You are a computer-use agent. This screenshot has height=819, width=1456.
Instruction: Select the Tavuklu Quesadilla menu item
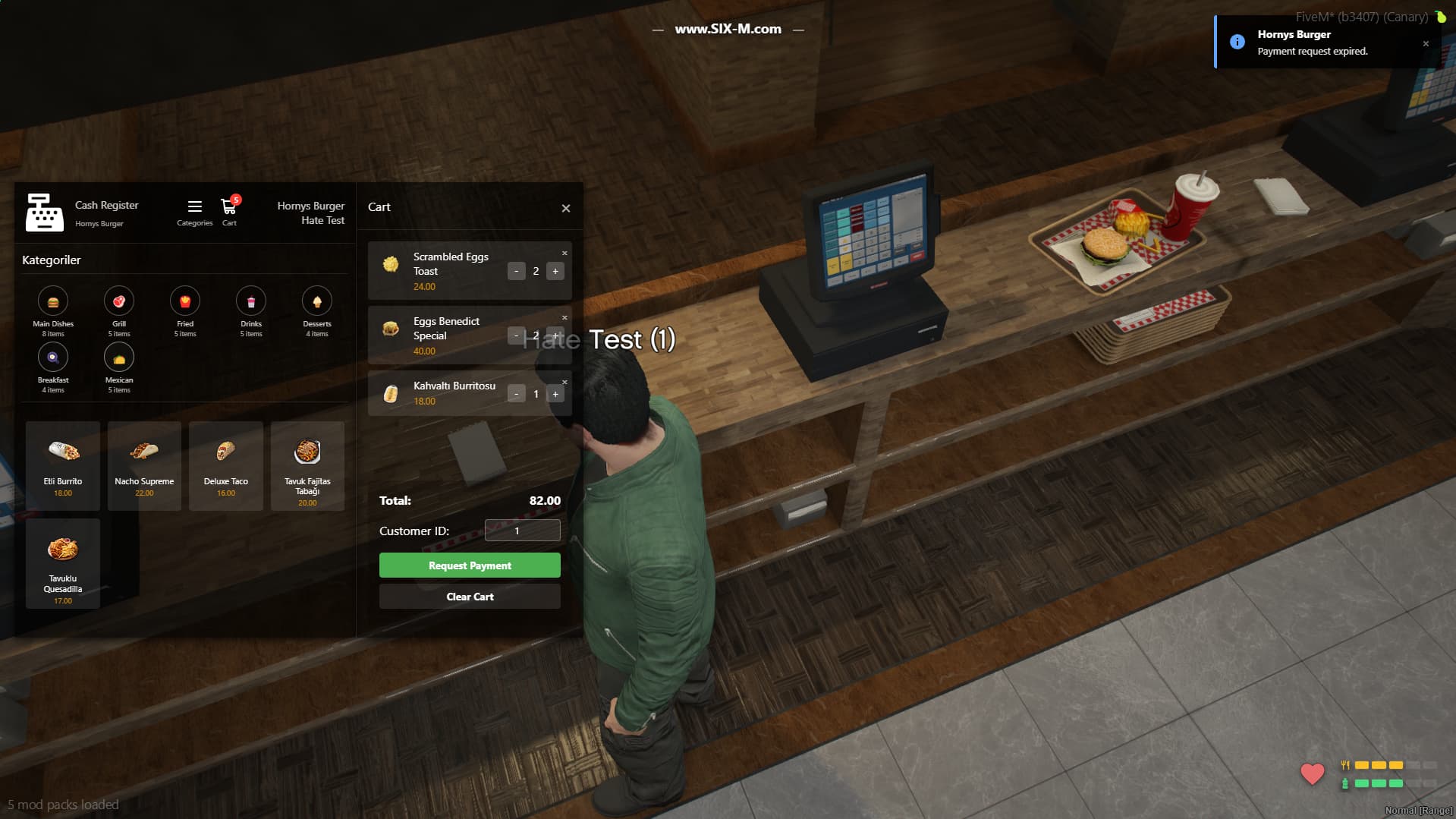click(63, 562)
